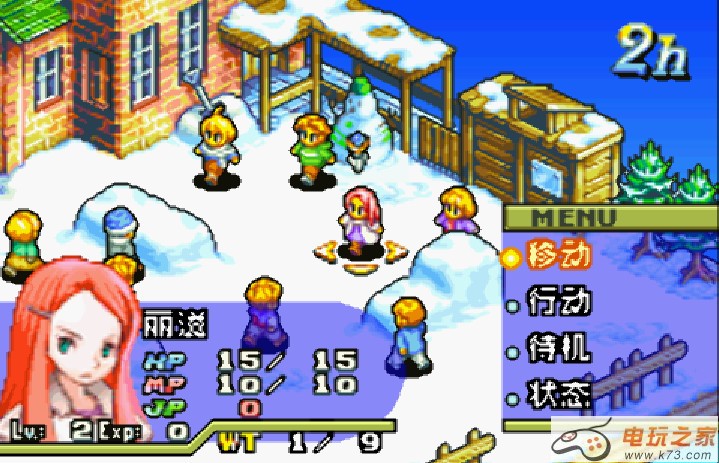Open 状态 (Status) from the menu
This screenshot has height=463, width=719.
(x=558, y=395)
